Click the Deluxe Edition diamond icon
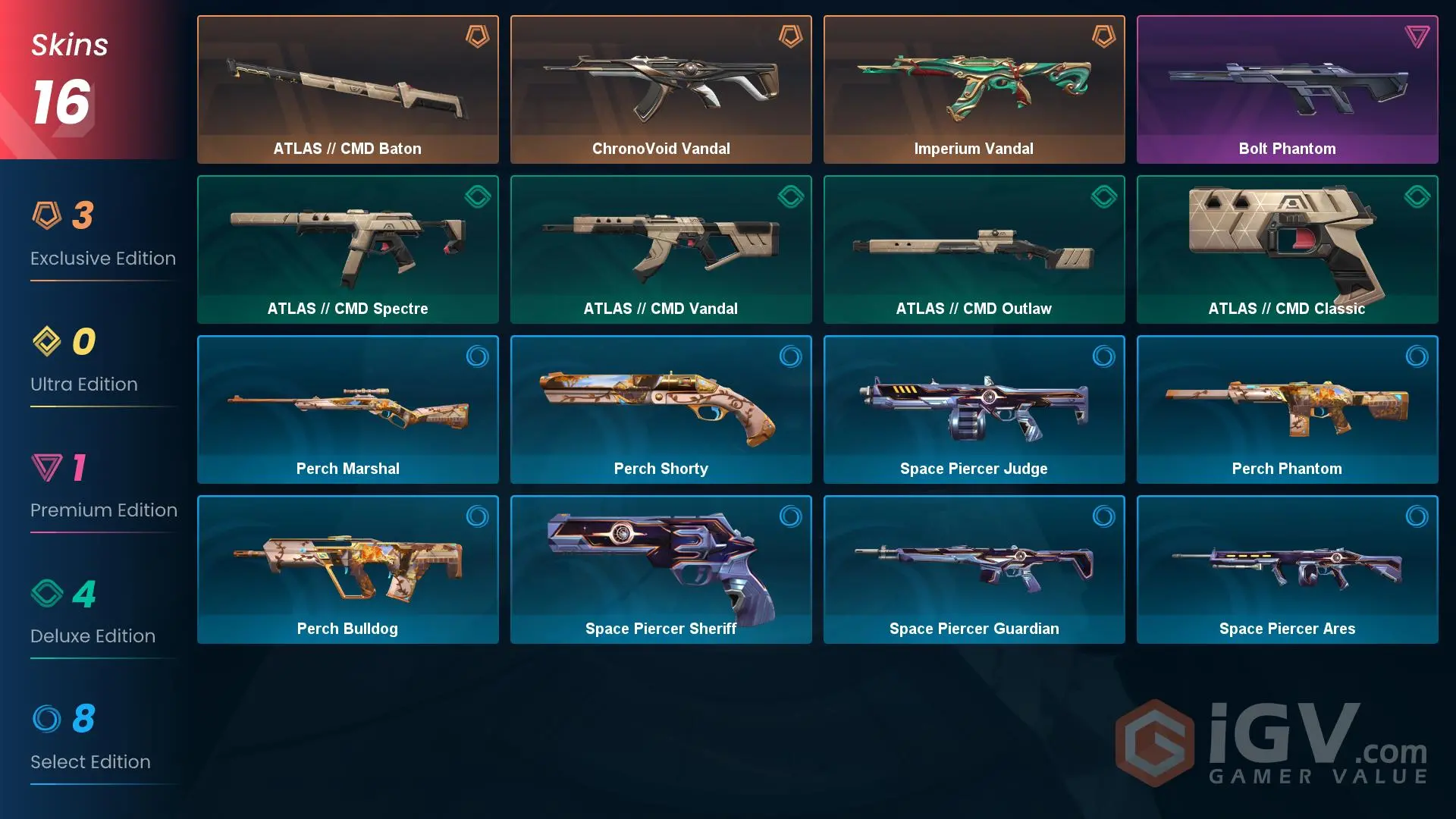1456x819 pixels. tap(48, 594)
